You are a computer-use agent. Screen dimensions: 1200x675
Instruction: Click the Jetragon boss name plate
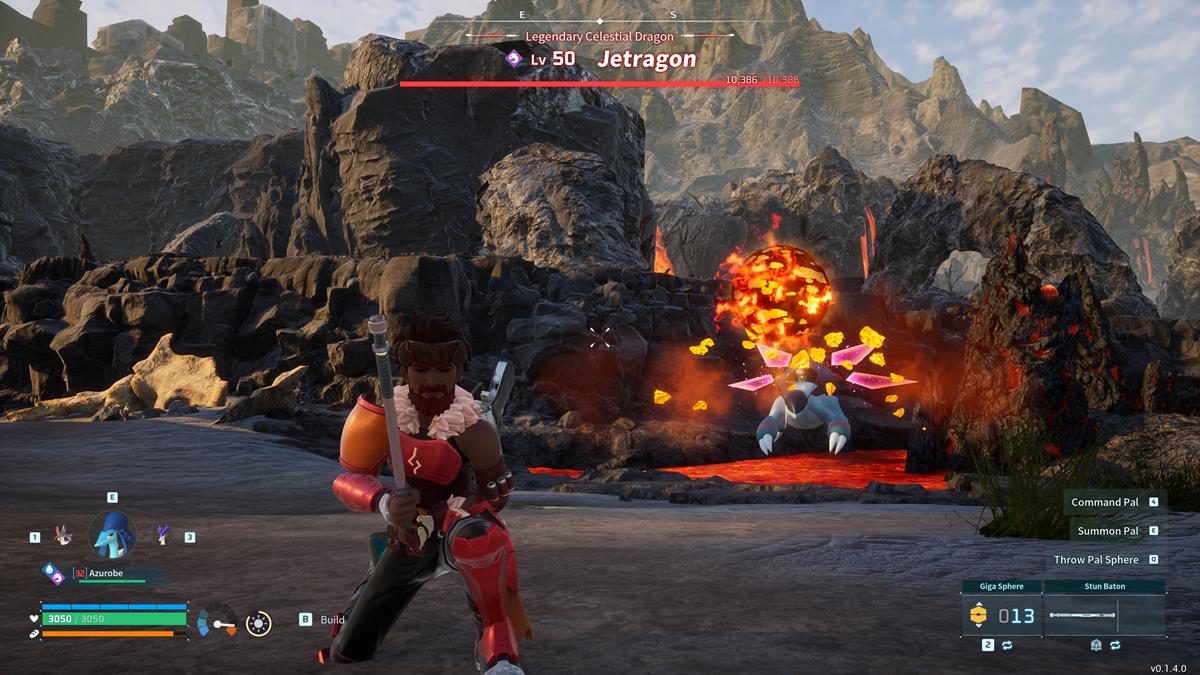click(x=646, y=59)
